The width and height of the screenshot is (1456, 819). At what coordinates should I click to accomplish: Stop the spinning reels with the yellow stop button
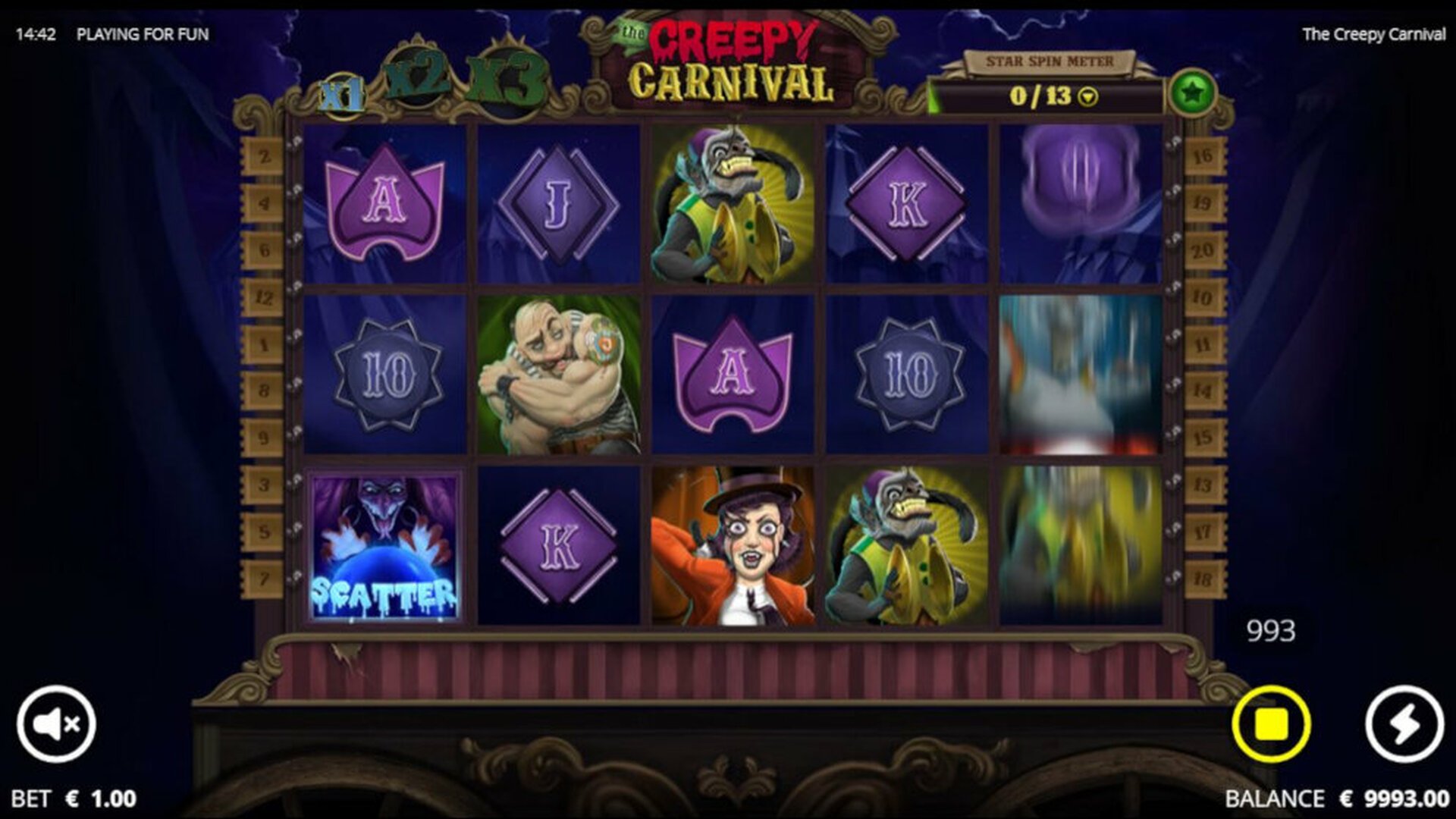pyautogui.click(x=1271, y=723)
